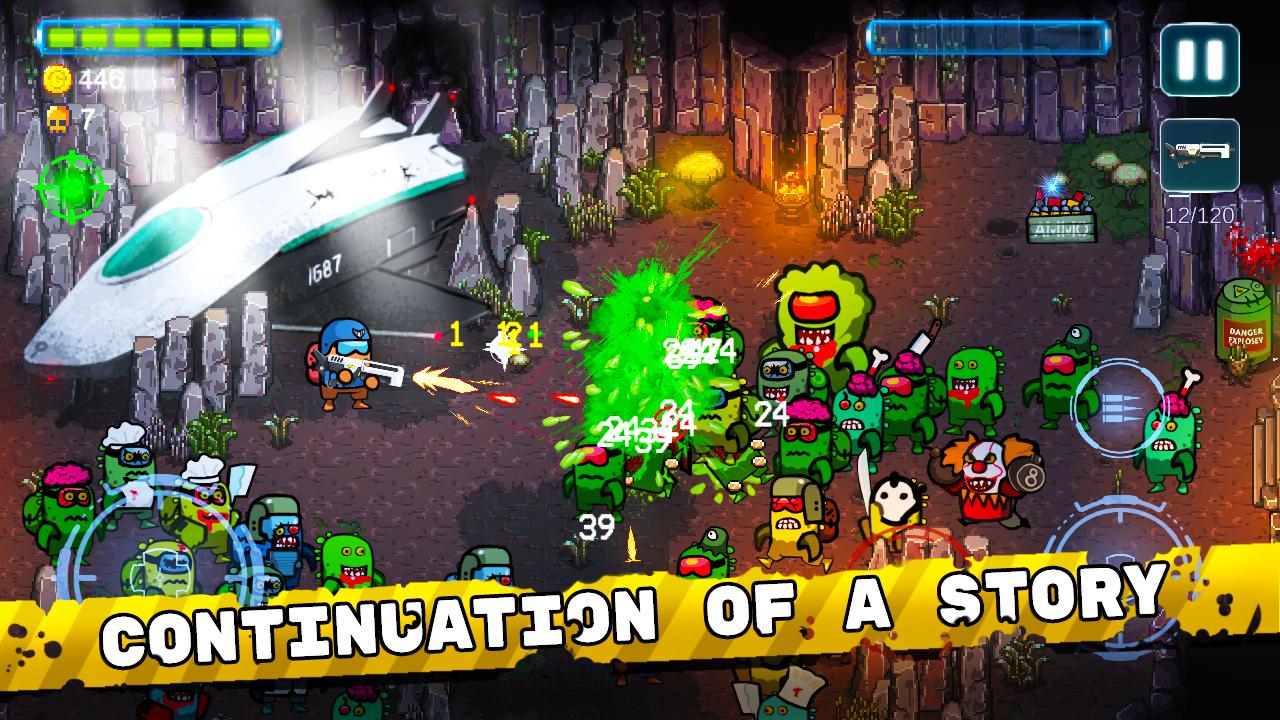The image size is (1280, 720).
Task: Click the ammo supply crate
Action: 1060,213
